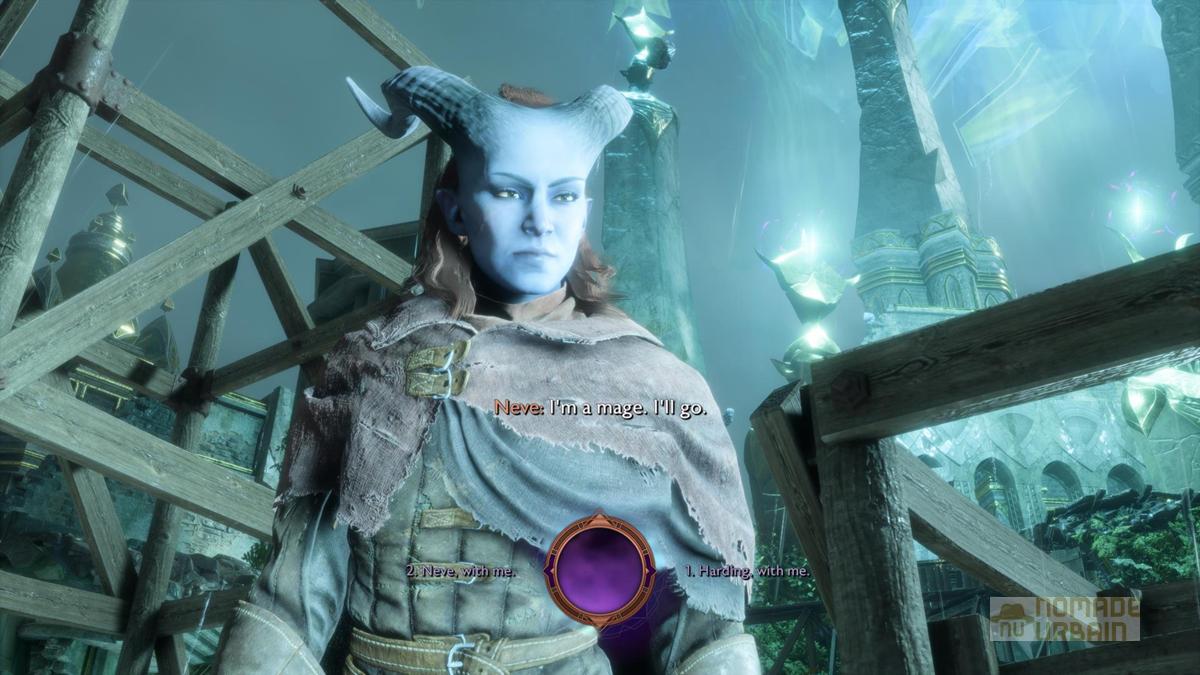Choose the "Neve, with me." dialogue option
Viewport: 1200px width, 675px height.
pos(462,570)
